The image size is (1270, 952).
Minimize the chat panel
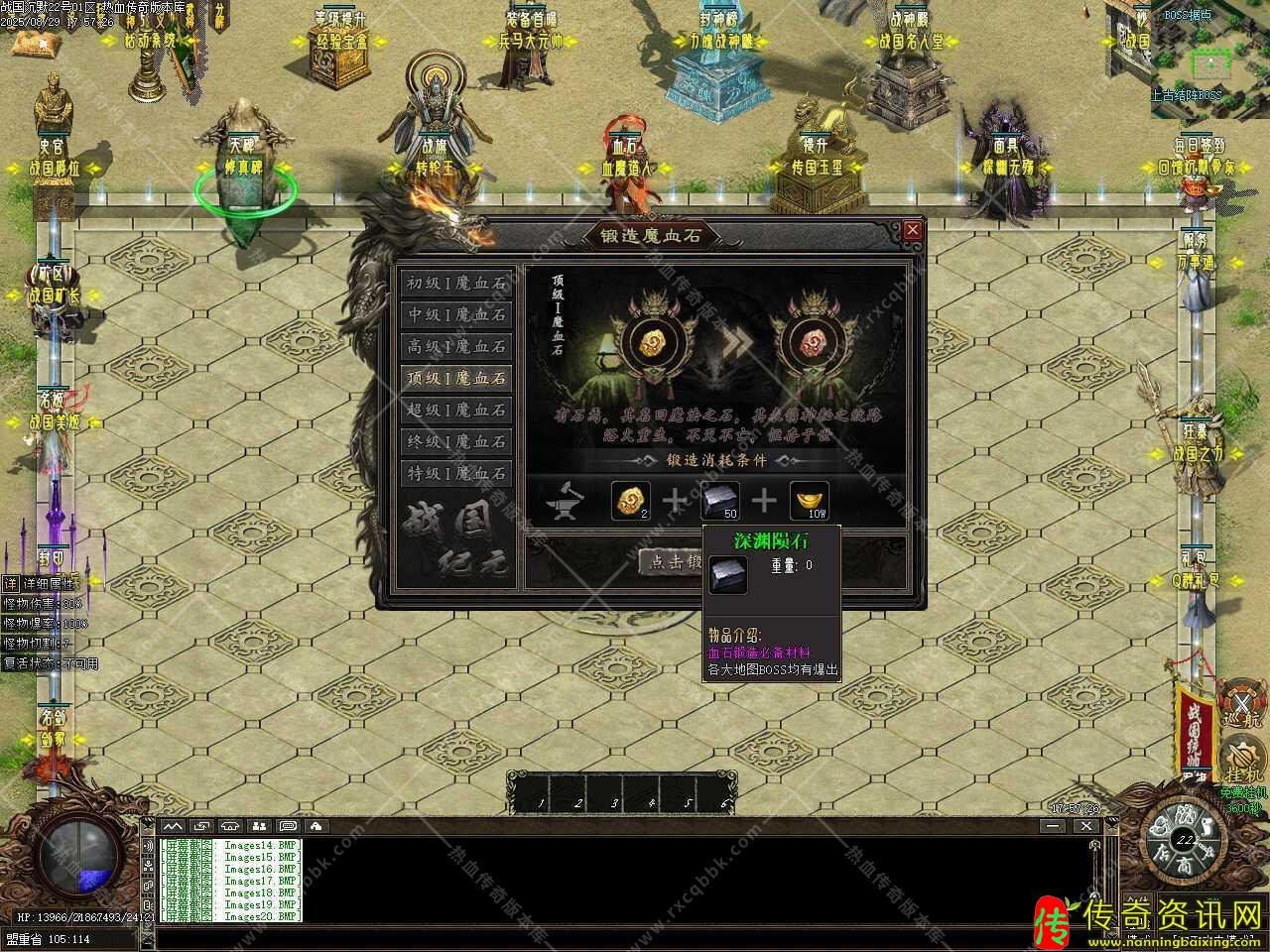pyautogui.click(x=1055, y=825)
